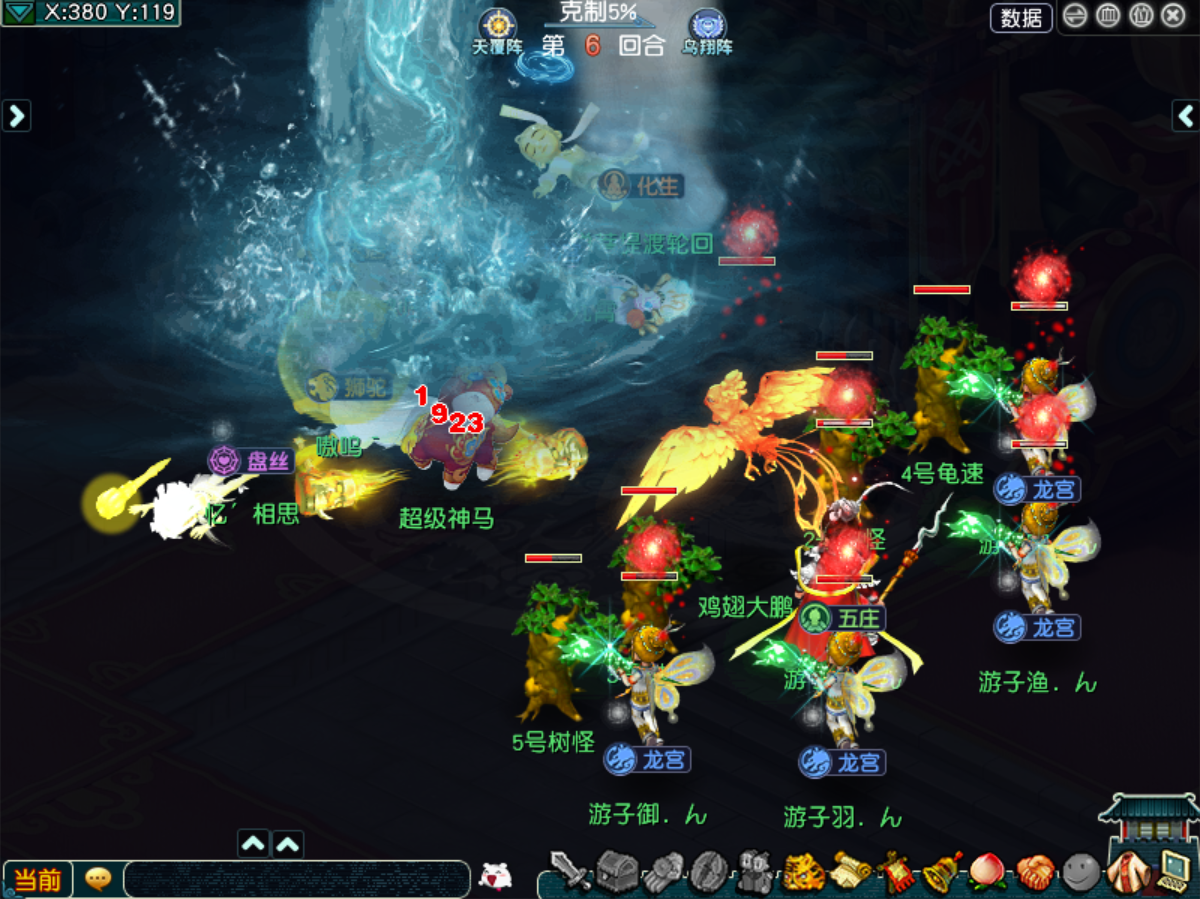
Task: Select the 当前 chat channel button
Action: (x=38, y=879)
